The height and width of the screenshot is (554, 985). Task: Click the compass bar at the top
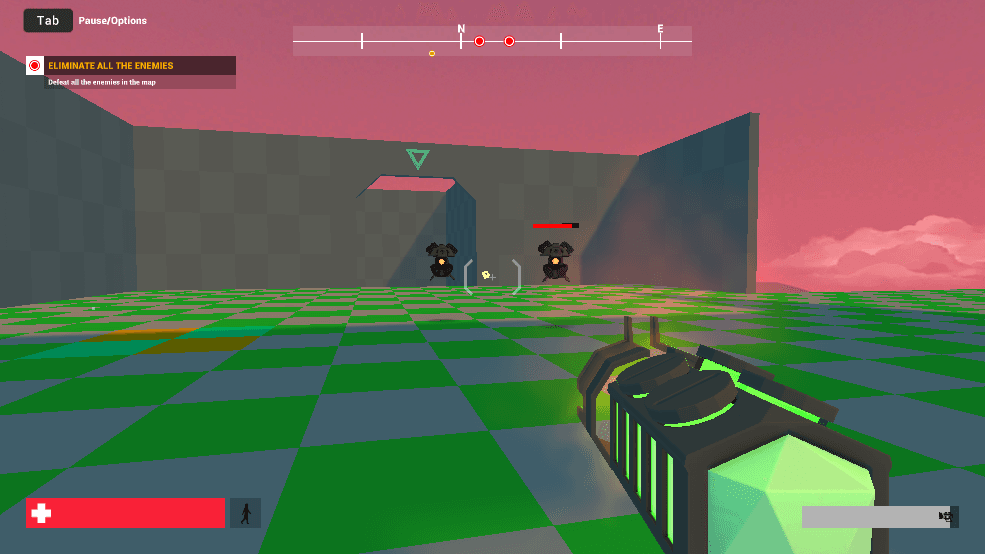tap(491, 41)
